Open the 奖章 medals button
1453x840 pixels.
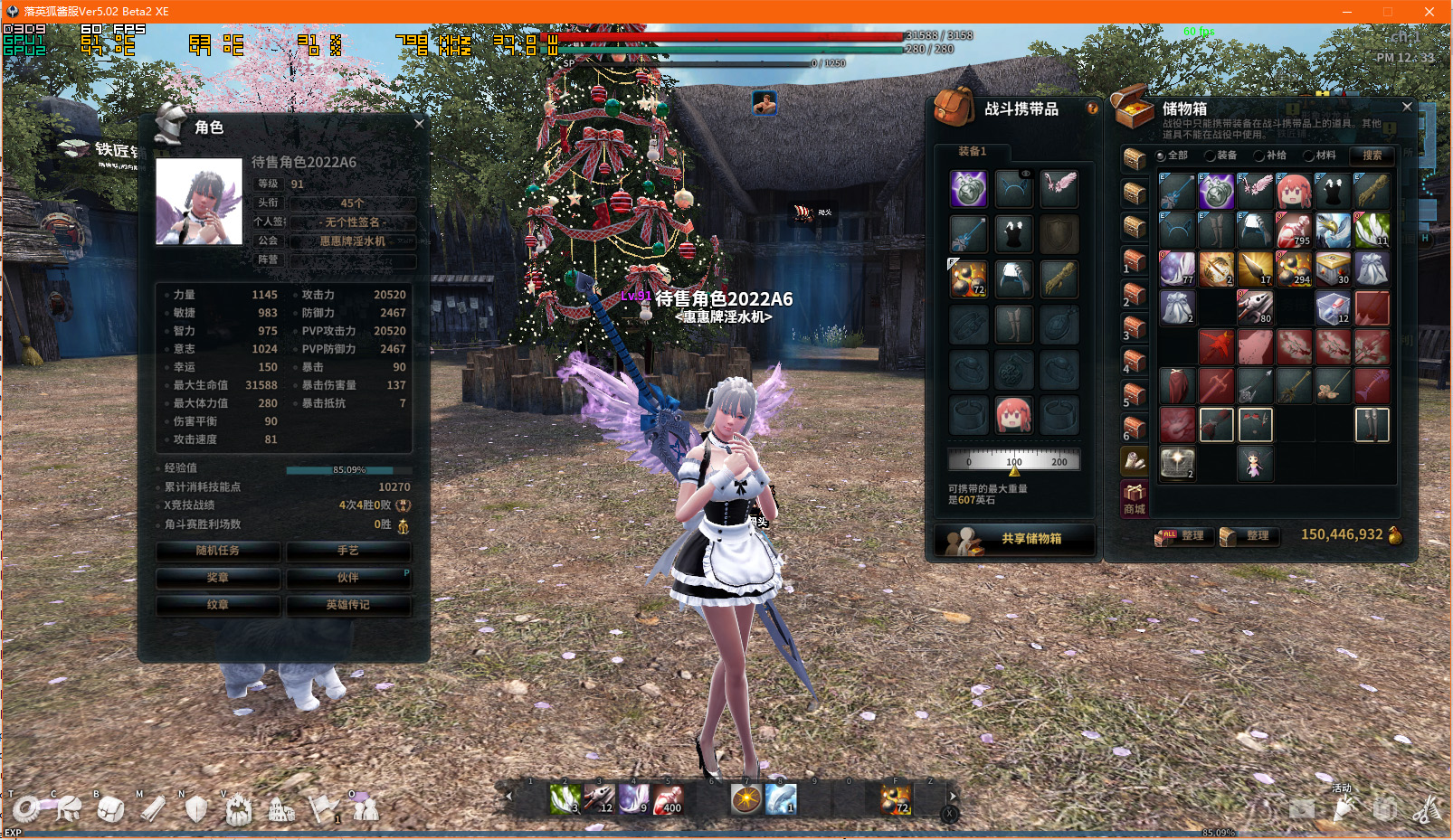218,578
